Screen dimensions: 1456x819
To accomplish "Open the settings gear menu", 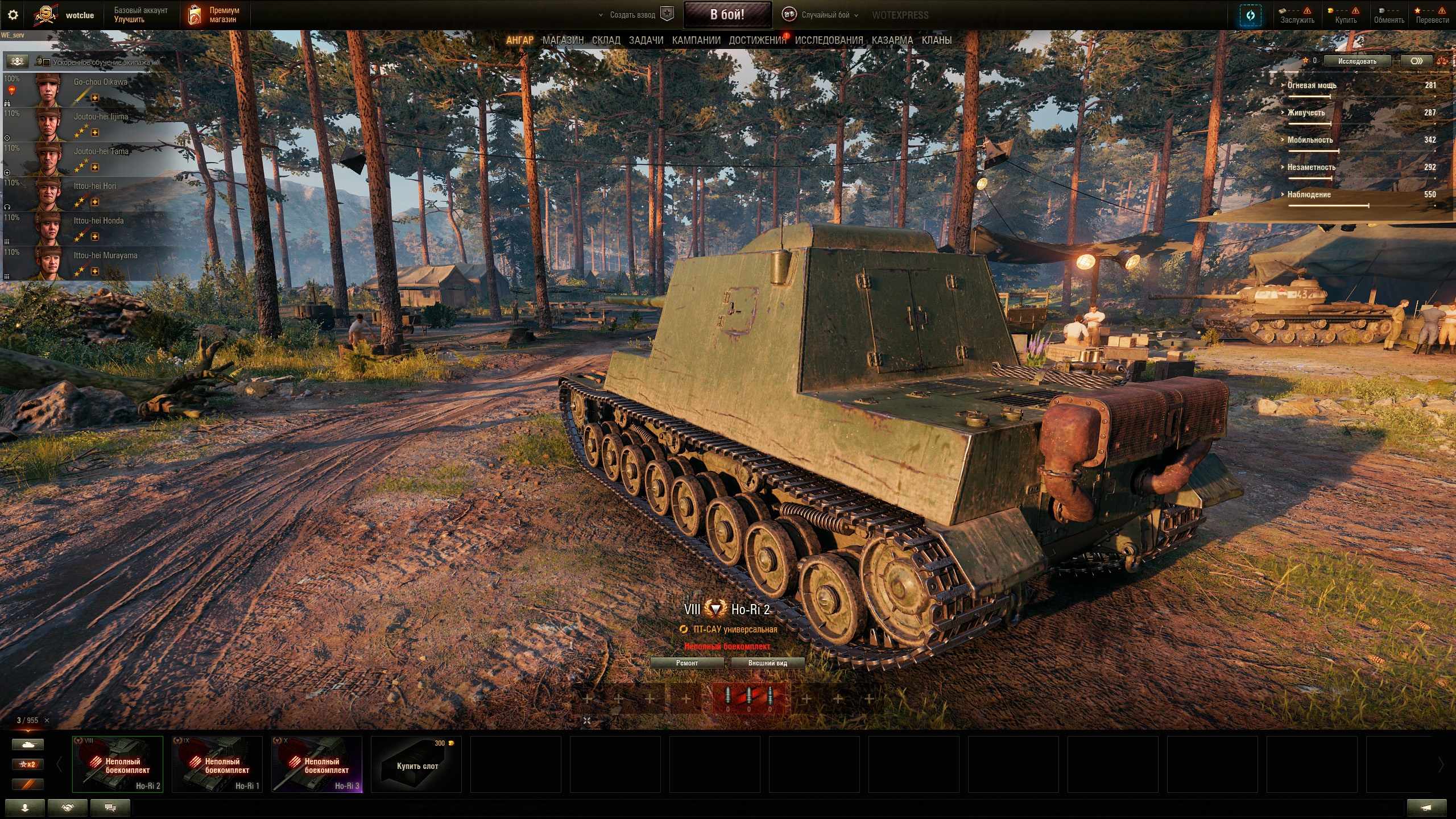I will click(13, 15).
